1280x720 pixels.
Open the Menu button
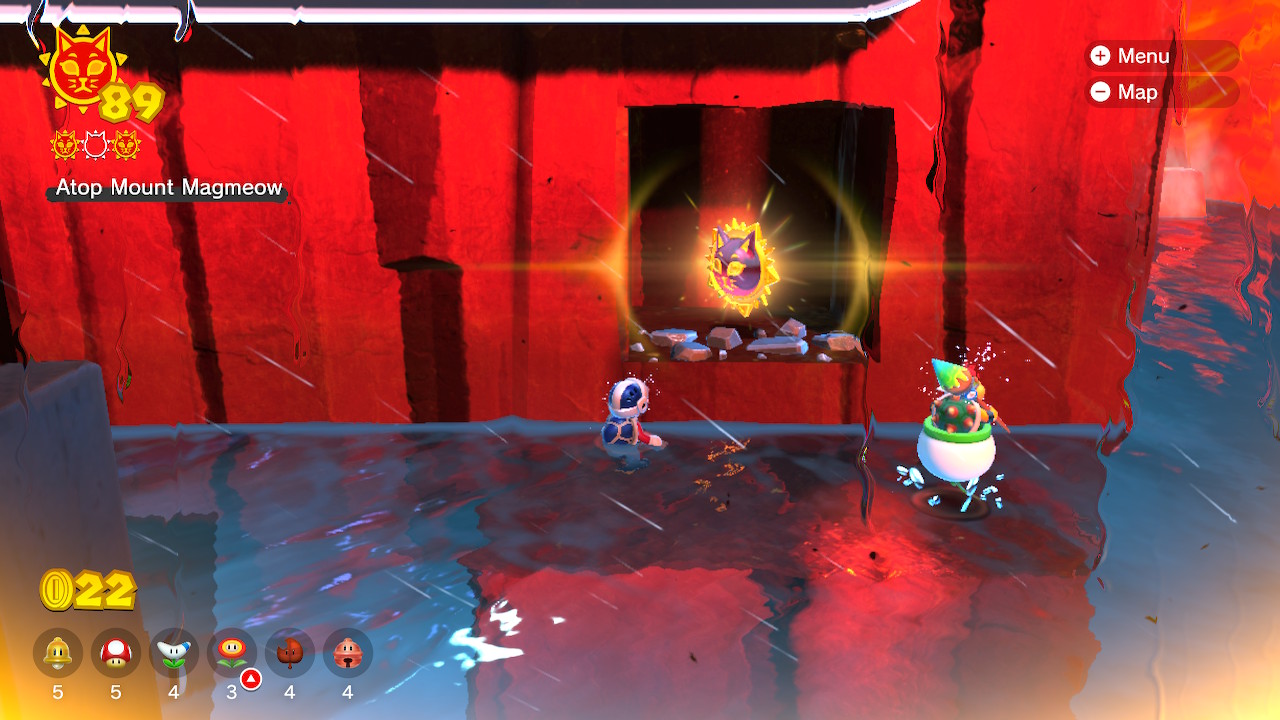pos(1160,56)
